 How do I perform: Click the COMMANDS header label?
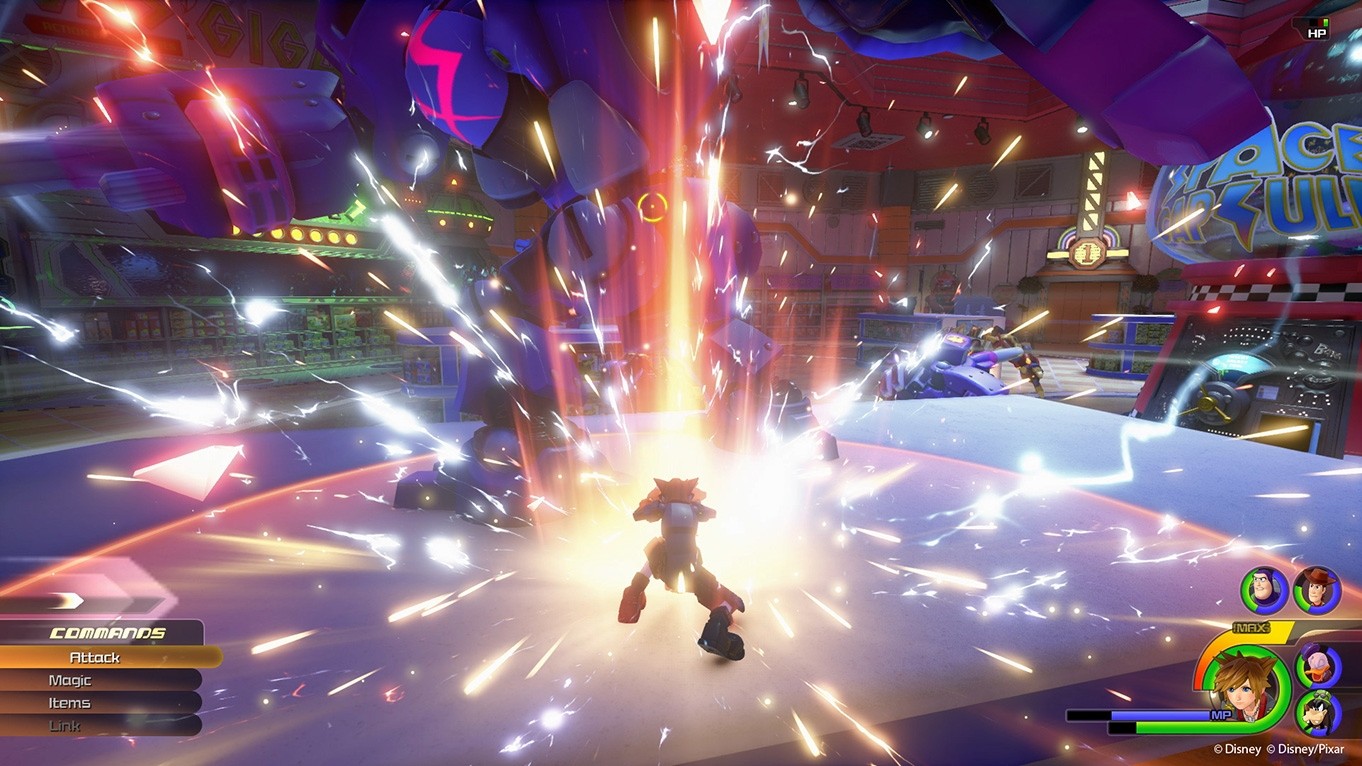coord(105,632)
